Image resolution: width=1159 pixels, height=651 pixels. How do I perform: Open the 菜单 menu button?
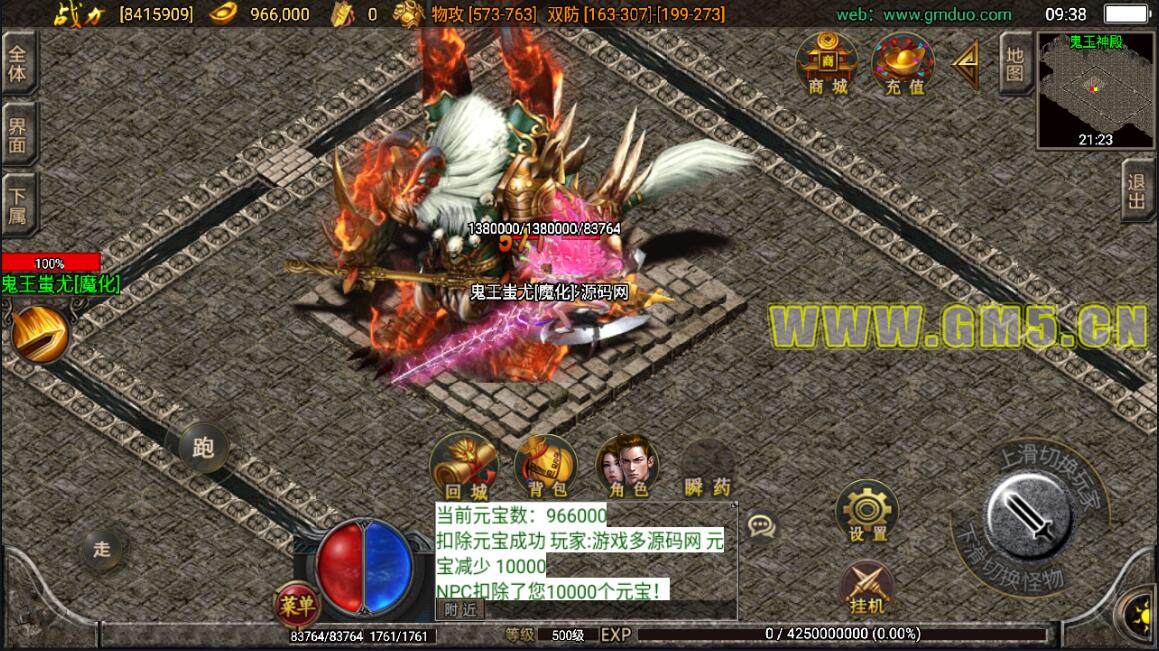tap(297, 603)
